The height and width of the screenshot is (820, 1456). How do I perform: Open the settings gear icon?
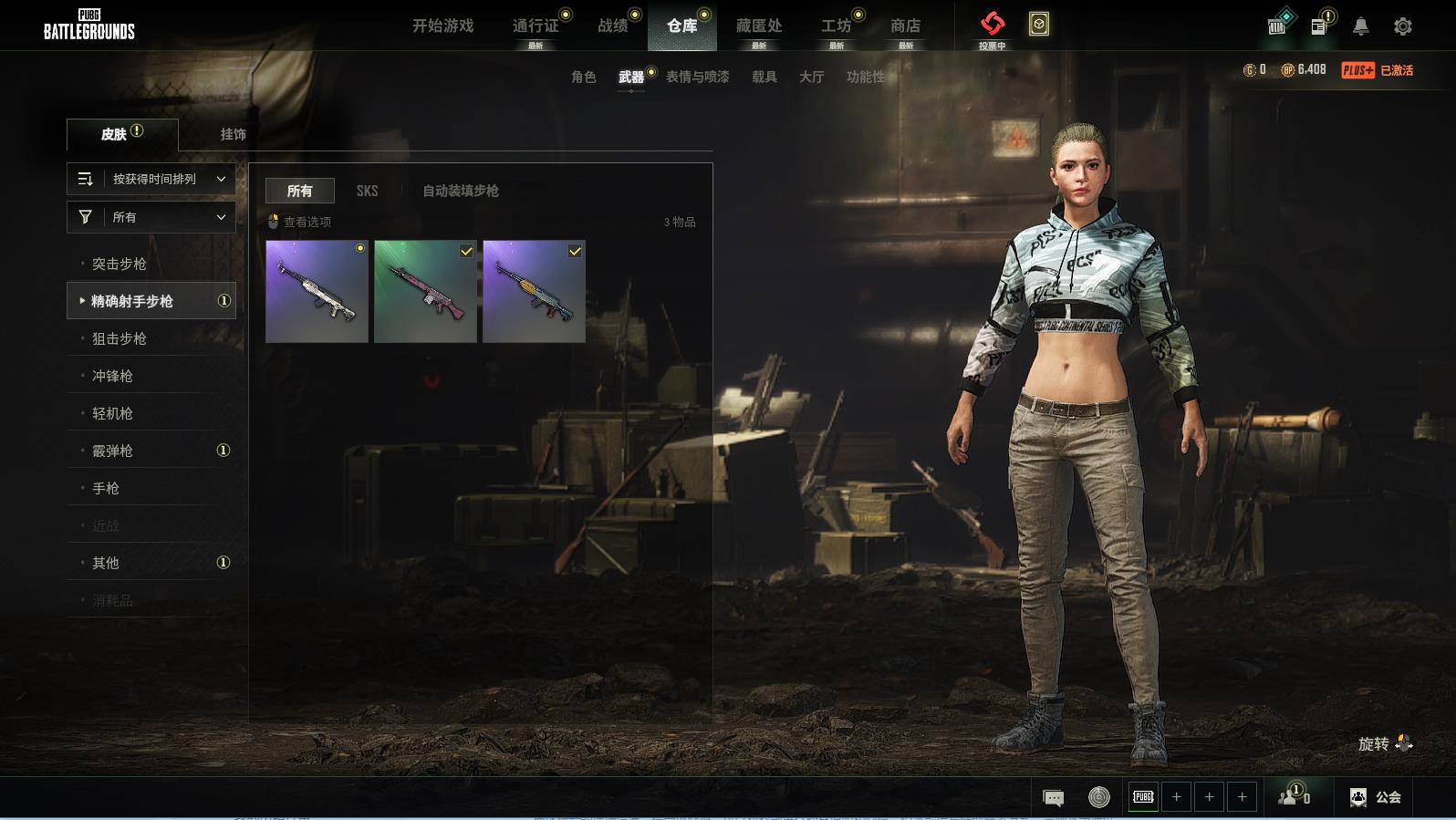[1403, 26]
